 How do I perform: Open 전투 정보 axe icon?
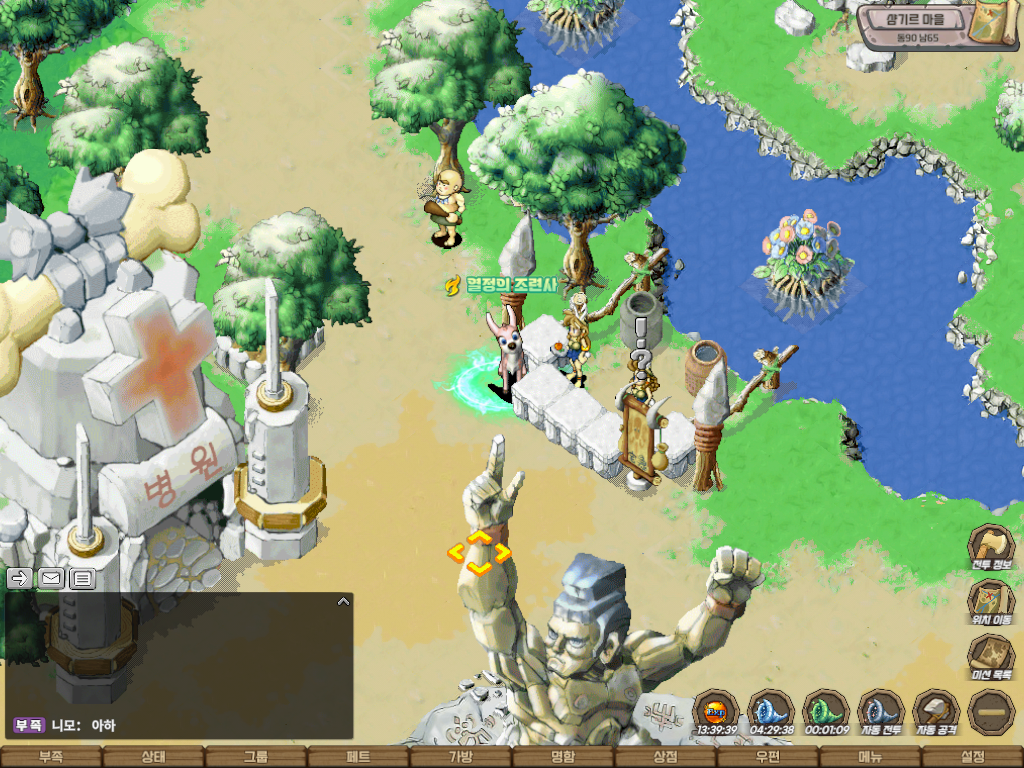point(990,545)
